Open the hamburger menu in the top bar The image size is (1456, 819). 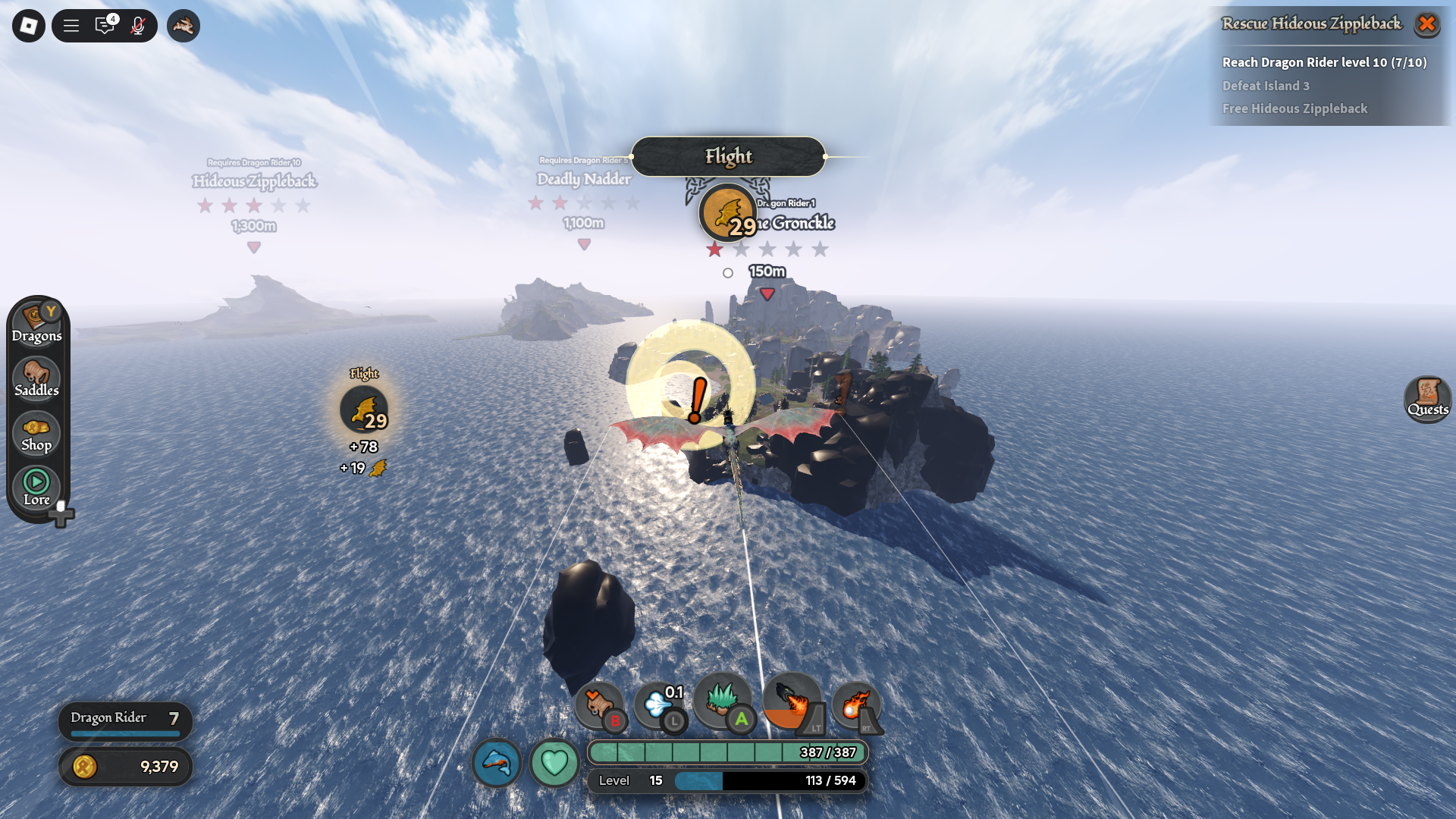pos(71,26)
